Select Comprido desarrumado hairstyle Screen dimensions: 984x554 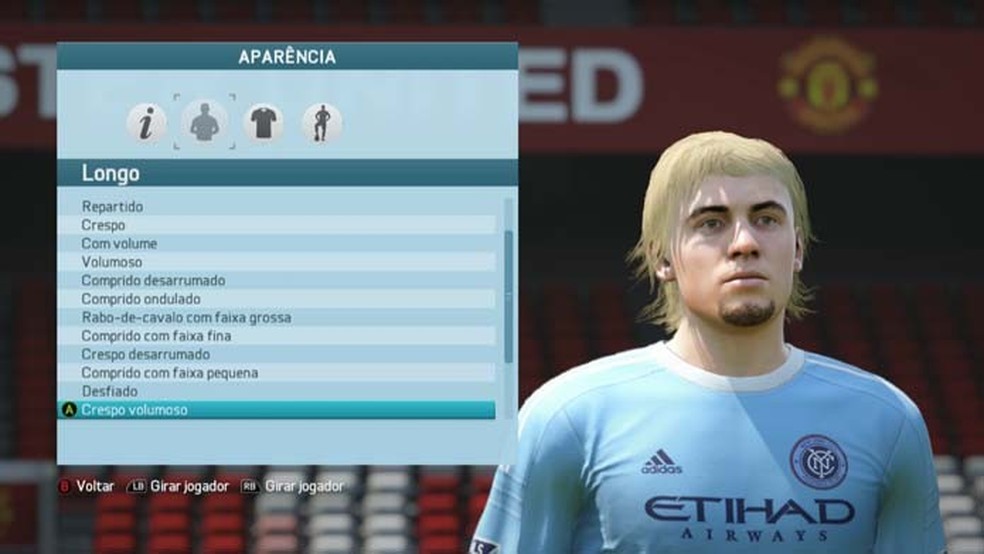(153, 280)
